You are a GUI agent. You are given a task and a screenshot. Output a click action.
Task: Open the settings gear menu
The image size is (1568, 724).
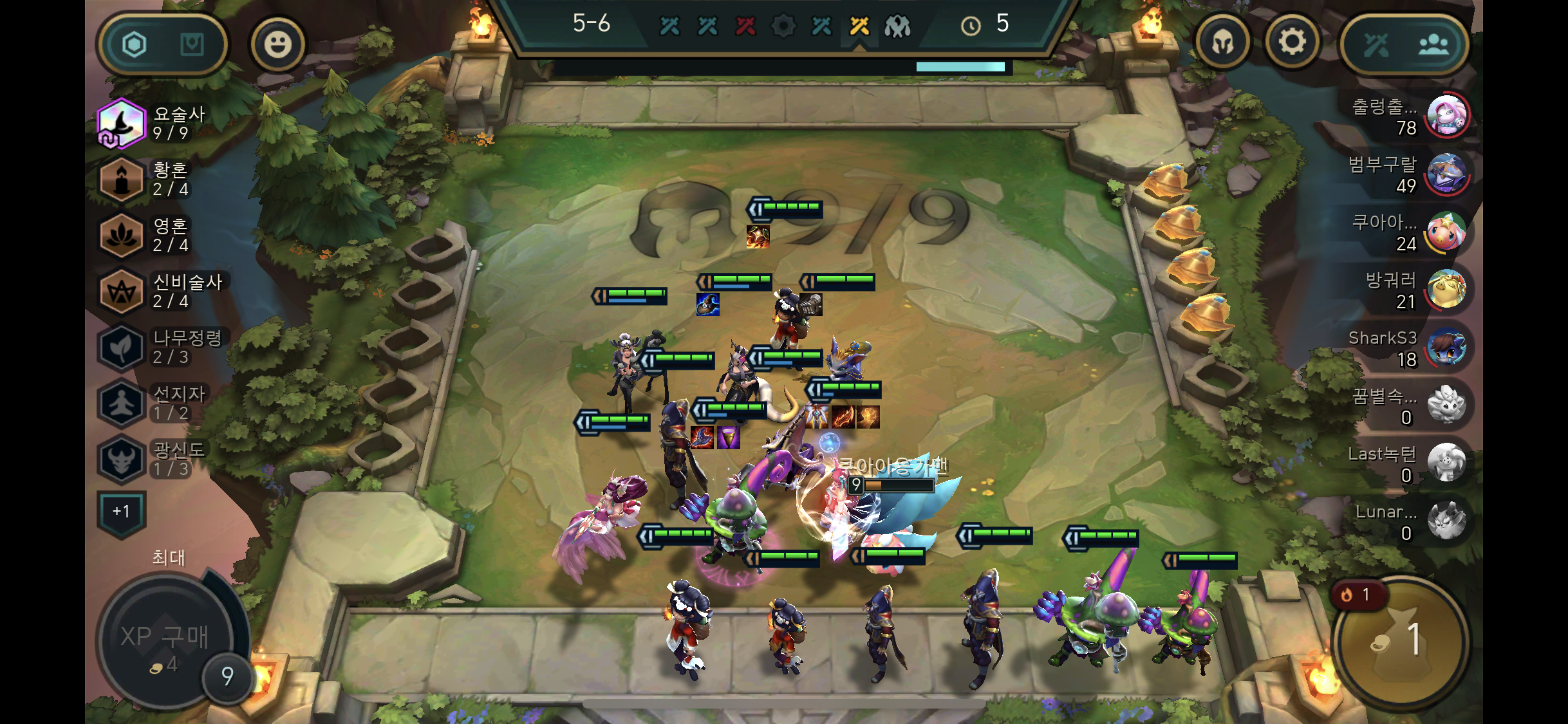pyautogui.click(x=1291, y=43)
